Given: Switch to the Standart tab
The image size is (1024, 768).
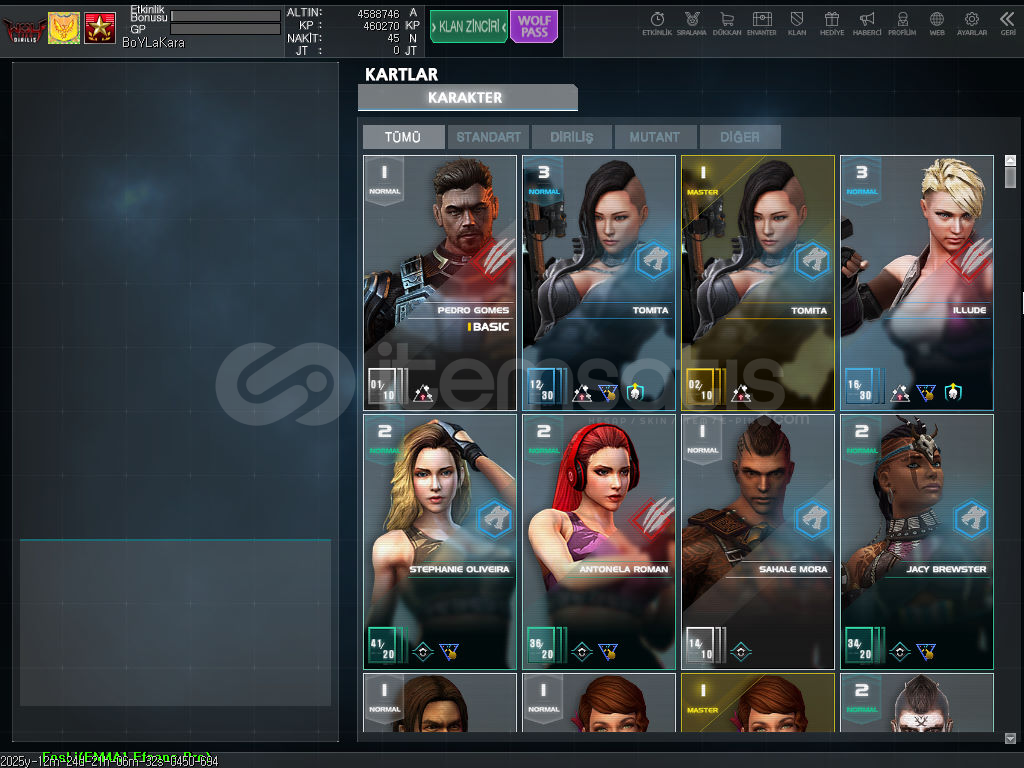Looking at the screenshot, I should tap(489, 137).
